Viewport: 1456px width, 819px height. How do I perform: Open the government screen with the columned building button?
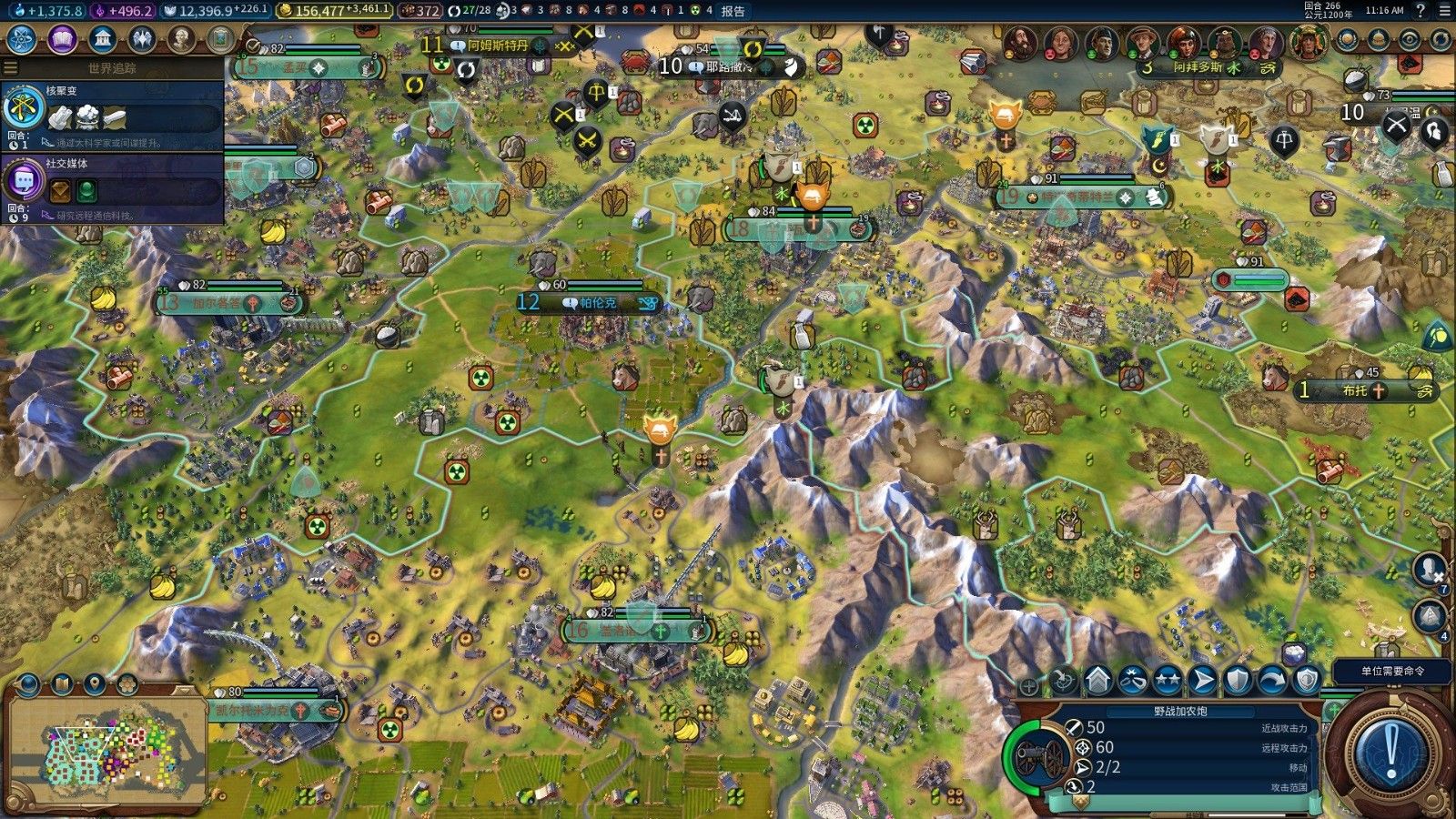[x=103, y=39]
